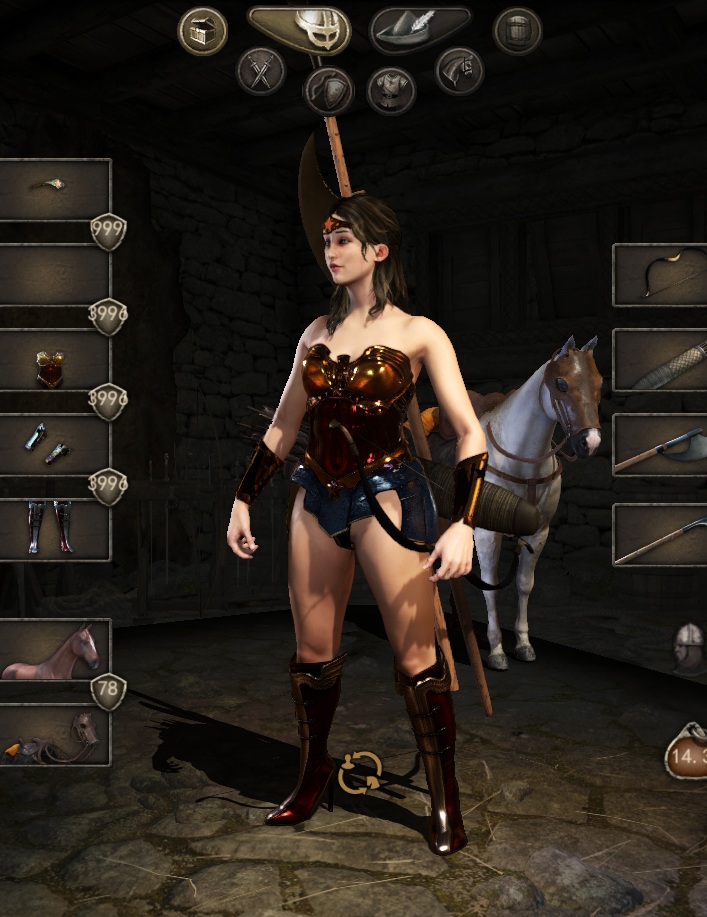
Task: Filter by body armor category icon
Action: point(391,91)
